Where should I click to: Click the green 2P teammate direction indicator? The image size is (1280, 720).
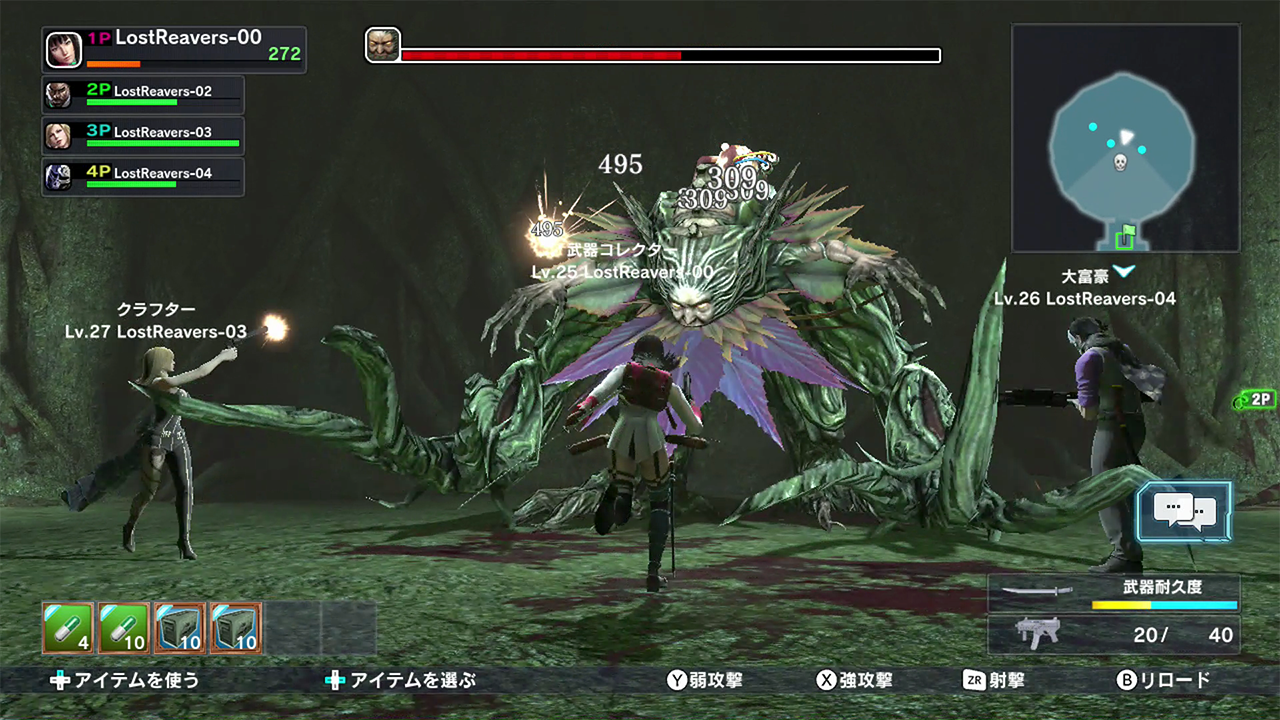coord(1255,400)
